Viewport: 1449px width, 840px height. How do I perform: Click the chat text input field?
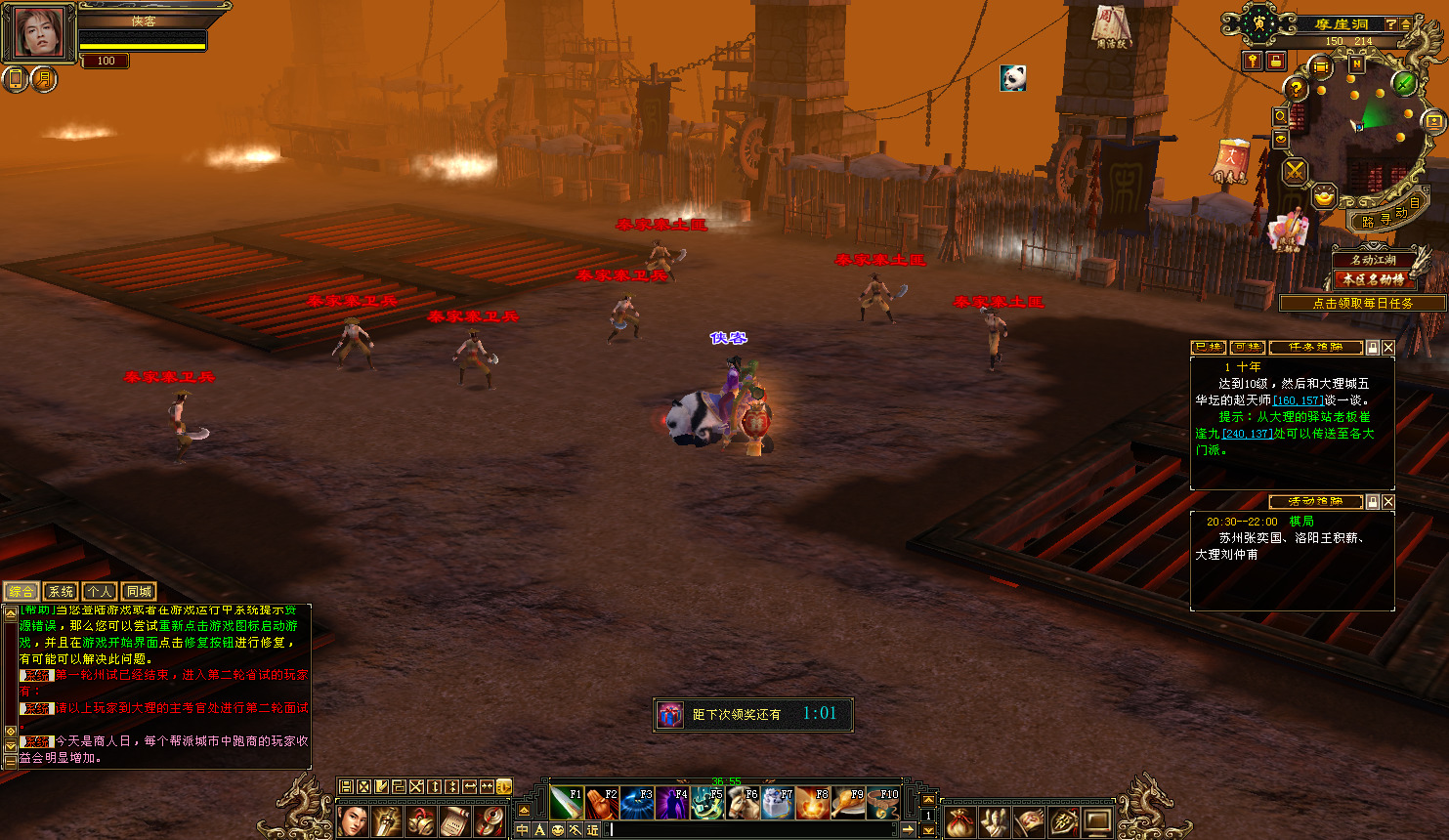pyautogui.click(x=752, y=830)
